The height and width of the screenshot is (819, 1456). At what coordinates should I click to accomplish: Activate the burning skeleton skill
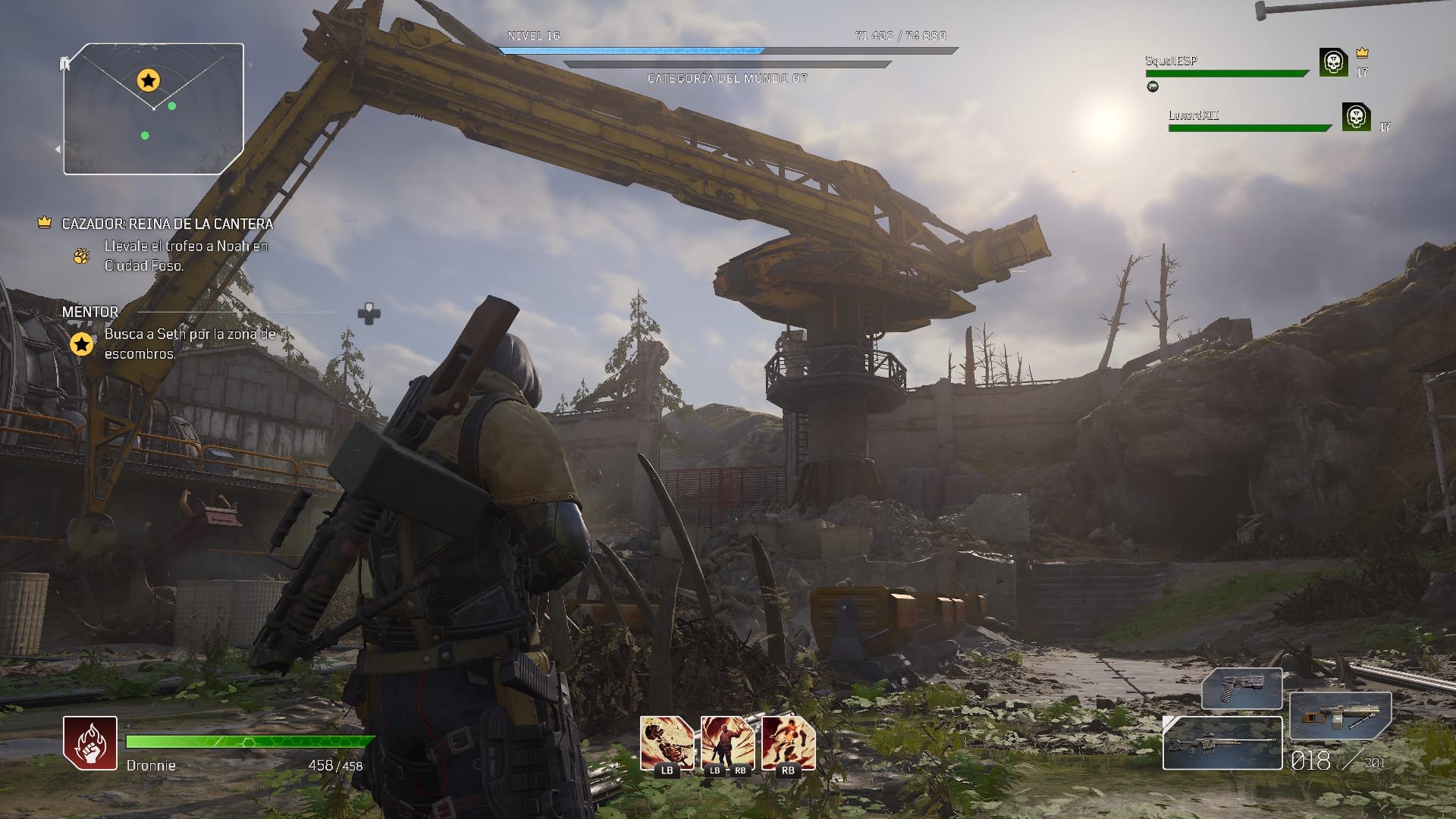[x=667, y=743]
